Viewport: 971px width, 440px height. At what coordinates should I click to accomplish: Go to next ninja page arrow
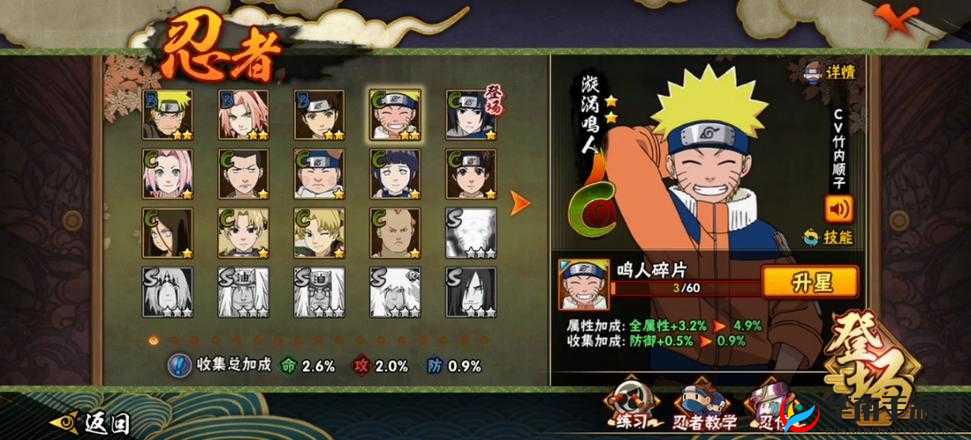pyautogui.click(x=520, y=203)
